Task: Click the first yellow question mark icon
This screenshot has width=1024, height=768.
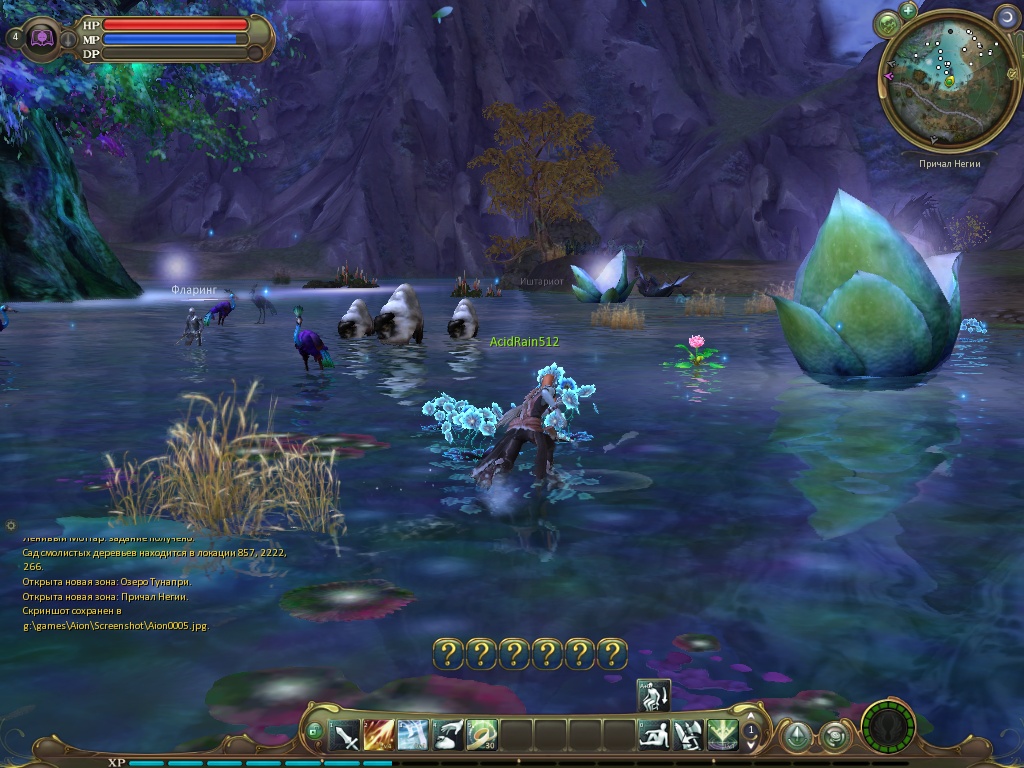Action: [x=449, y=654]
